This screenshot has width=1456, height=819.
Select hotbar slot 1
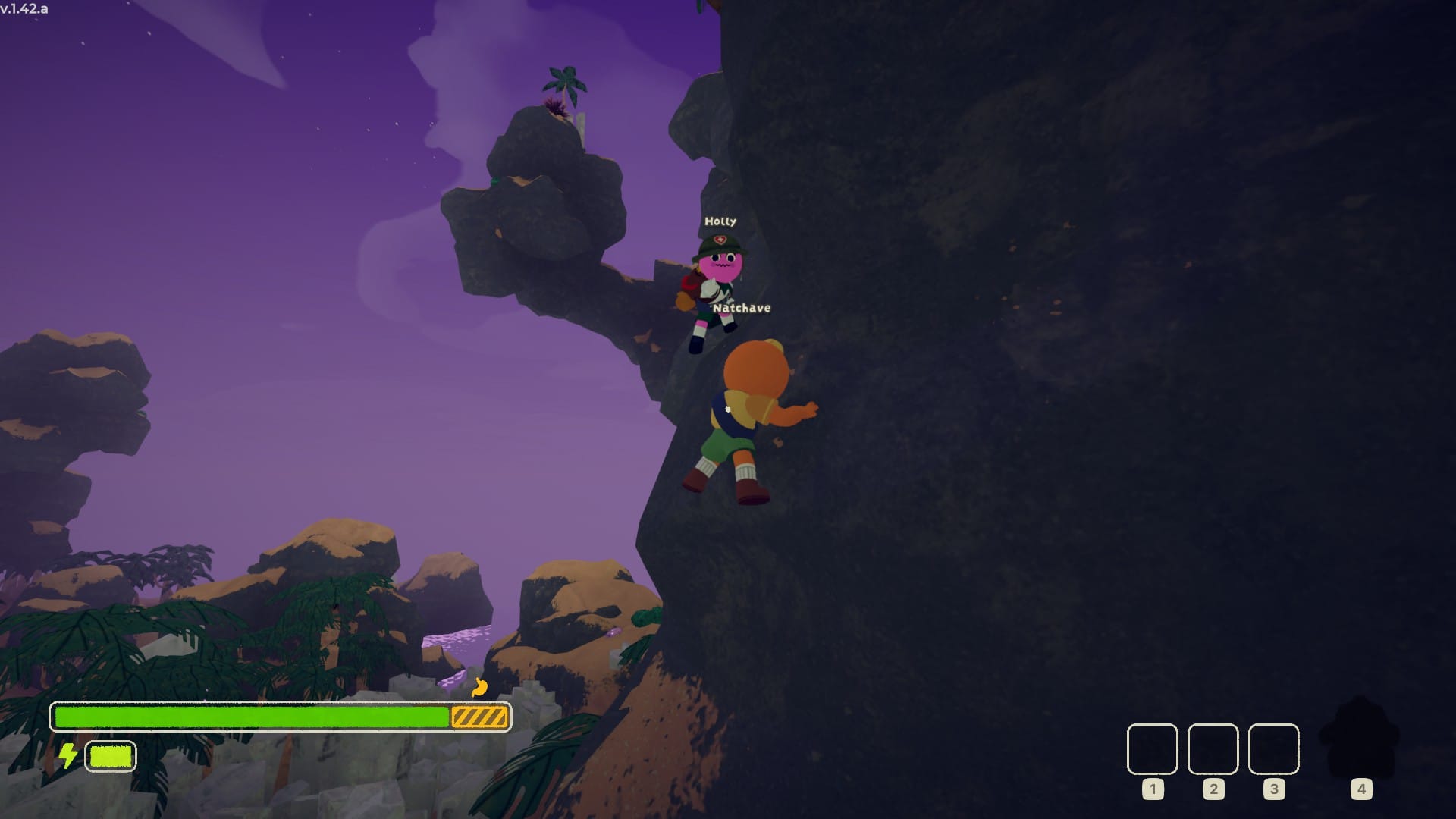(1151, 751)
